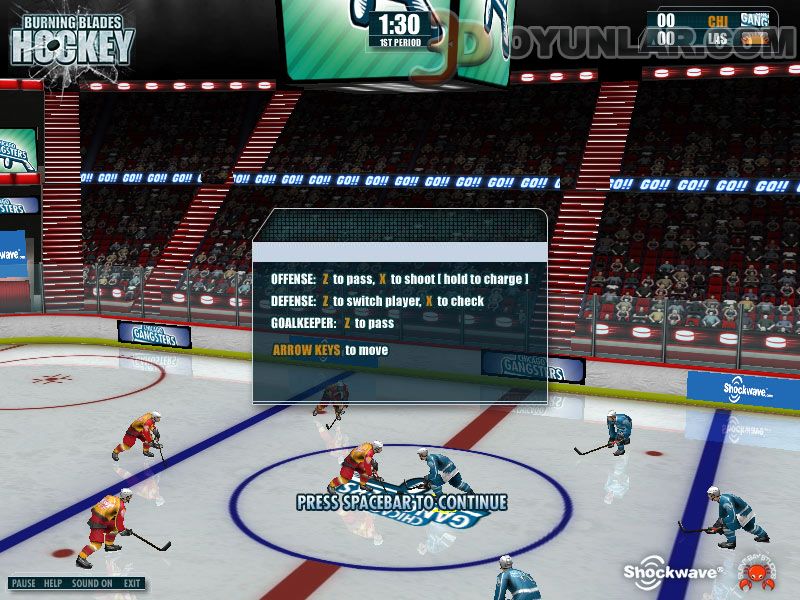Screen dimensions: 800x600
Task: Exit the game
Action: 132,583
